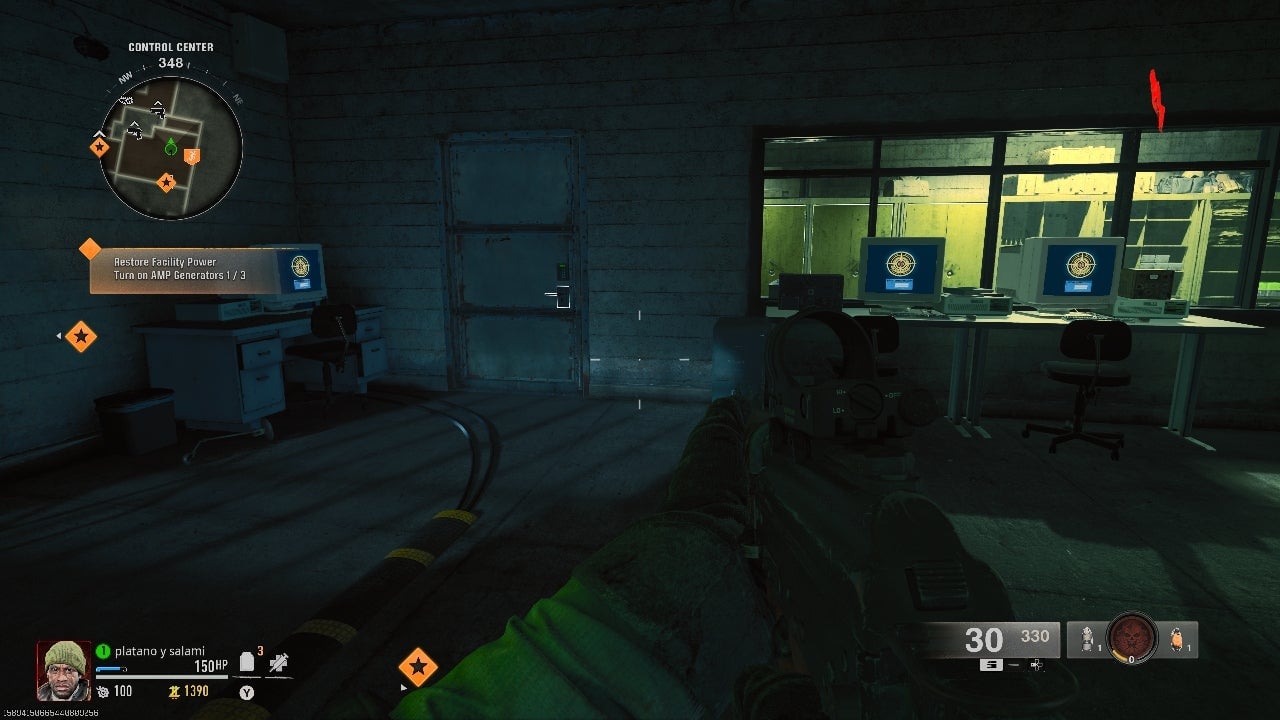Toggle the left edge objective waypoint diamond
Viewport: 1280px width, 720px height.
tap(81, 336)
